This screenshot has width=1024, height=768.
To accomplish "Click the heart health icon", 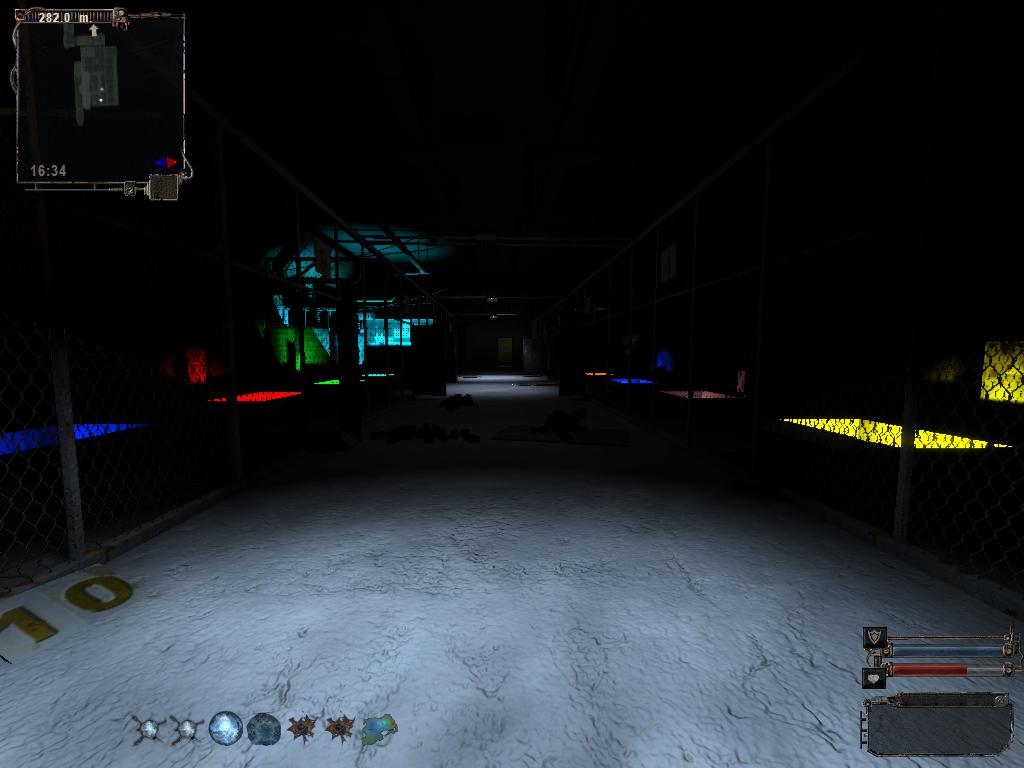I will click(x=875, y=677).
